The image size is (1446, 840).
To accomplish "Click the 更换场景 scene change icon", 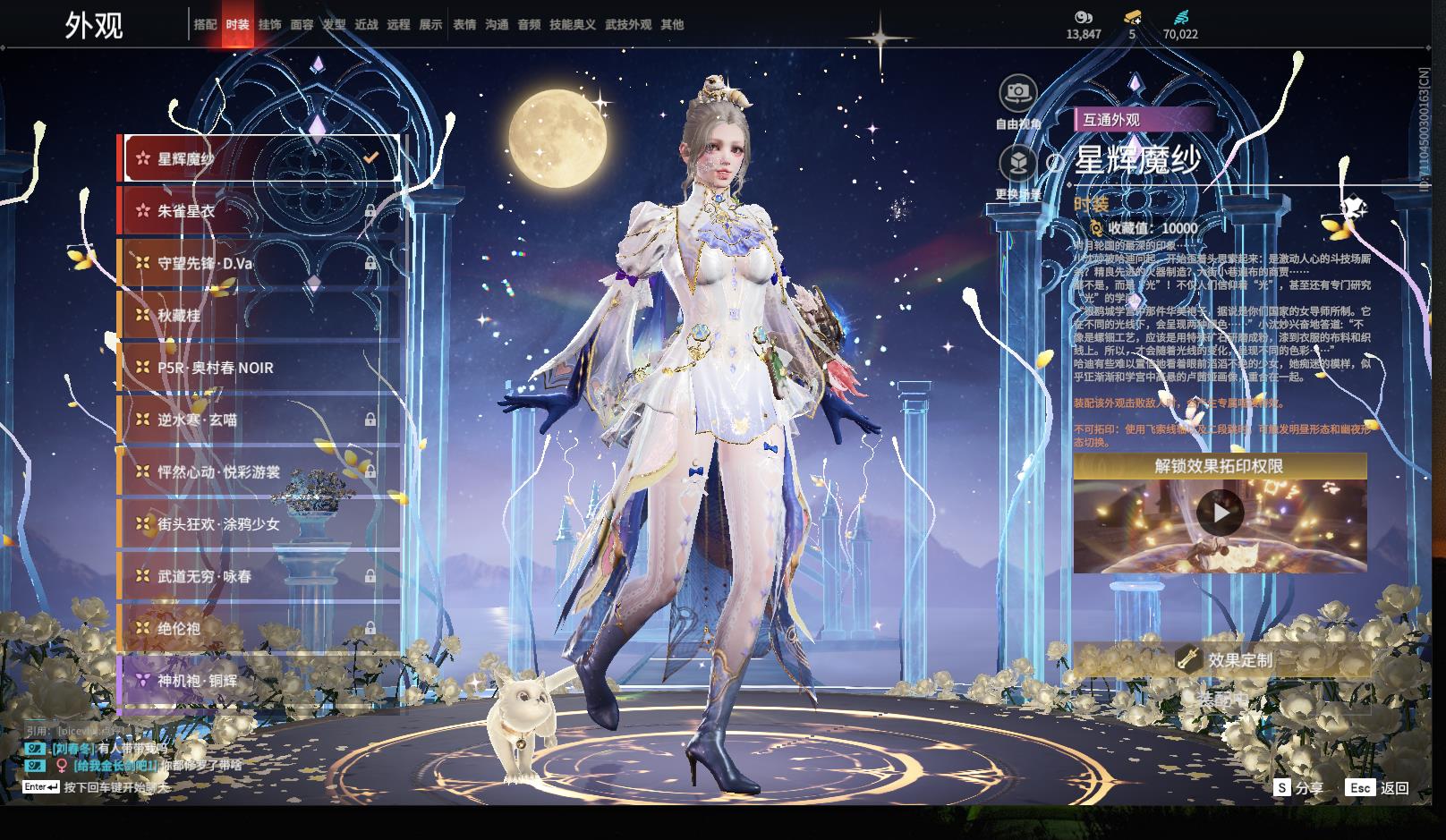I will tap(1017, 164).
